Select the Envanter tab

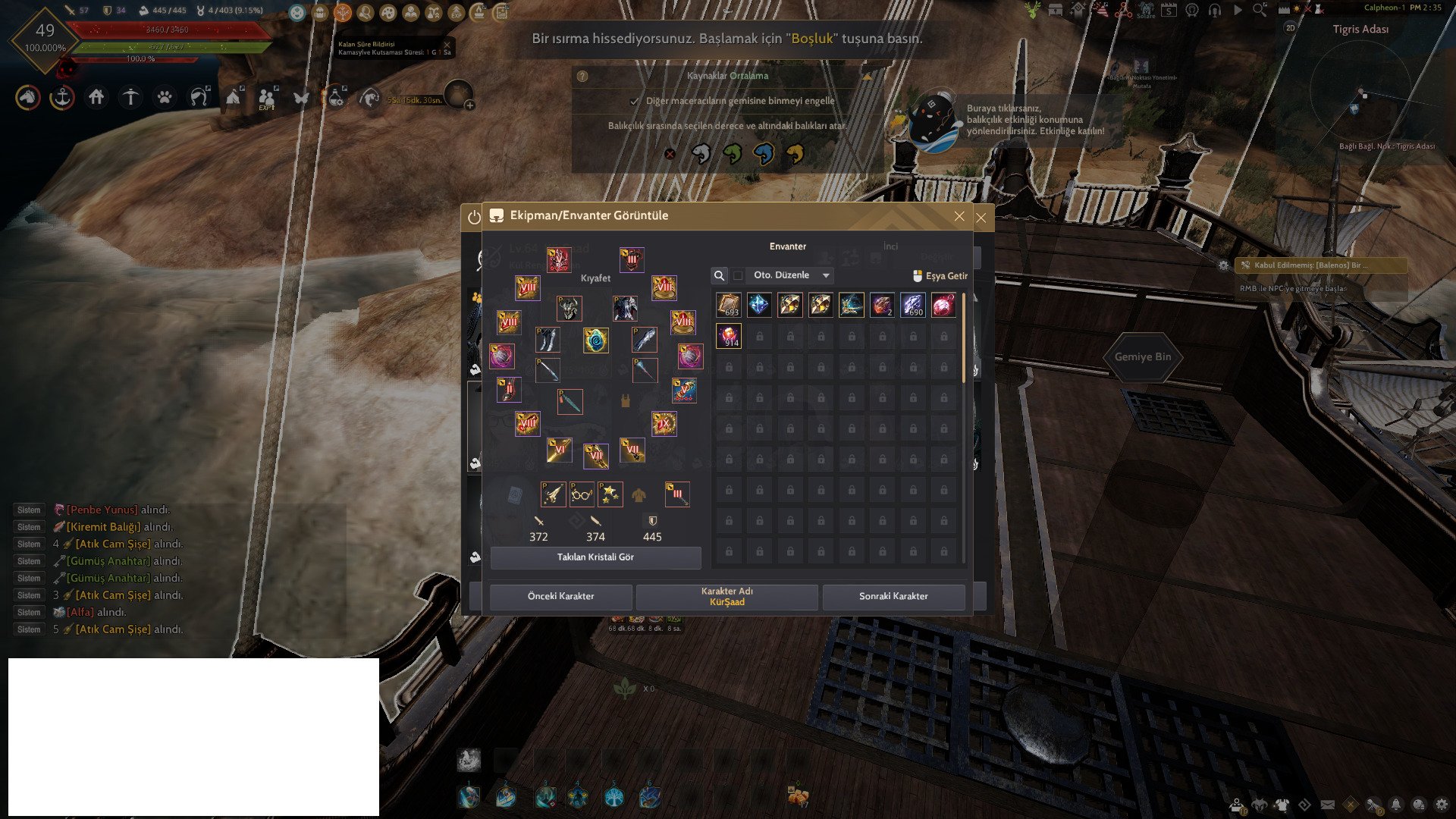788,246
